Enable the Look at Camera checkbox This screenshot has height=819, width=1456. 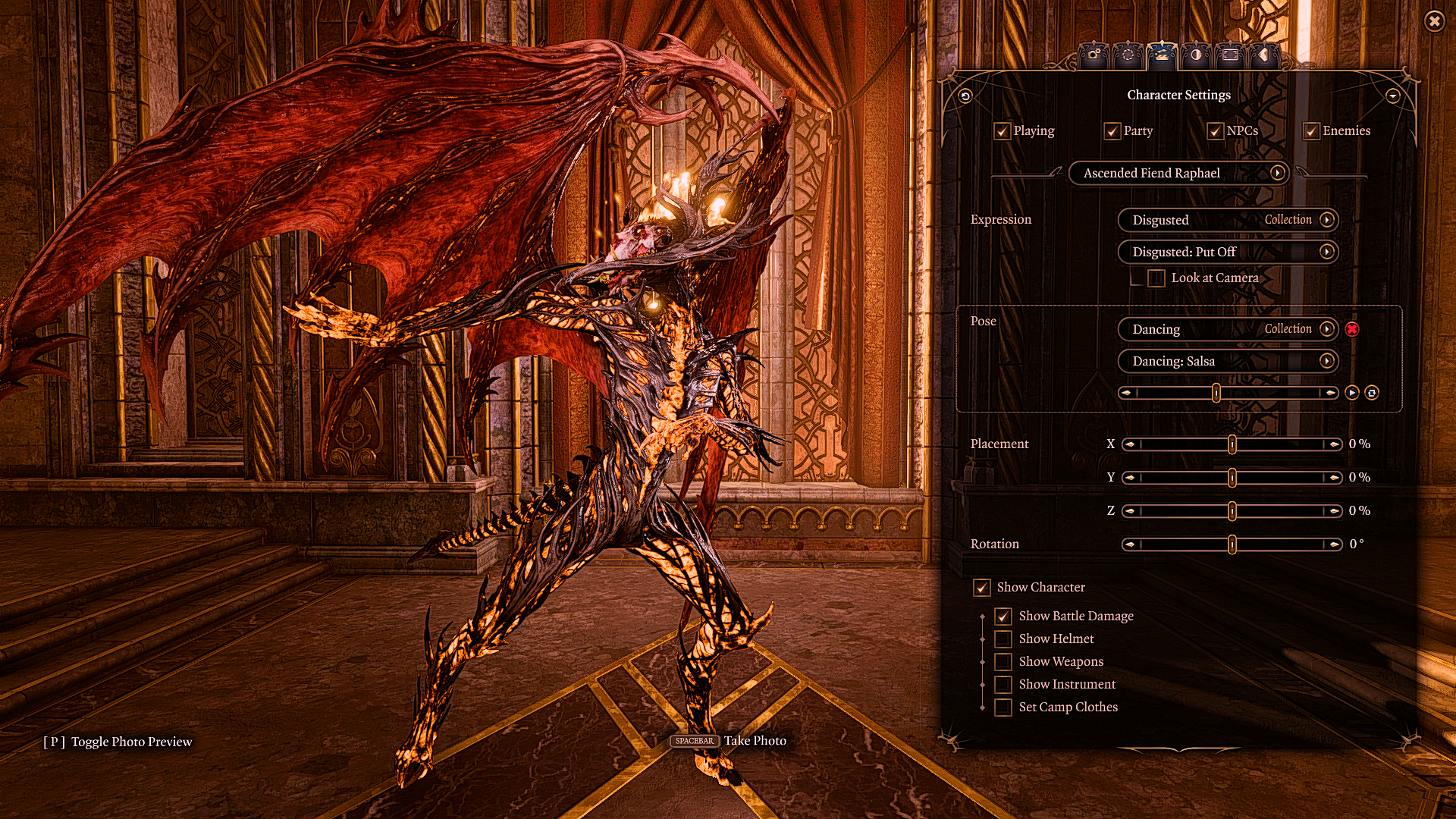[x=1156, y=278]
